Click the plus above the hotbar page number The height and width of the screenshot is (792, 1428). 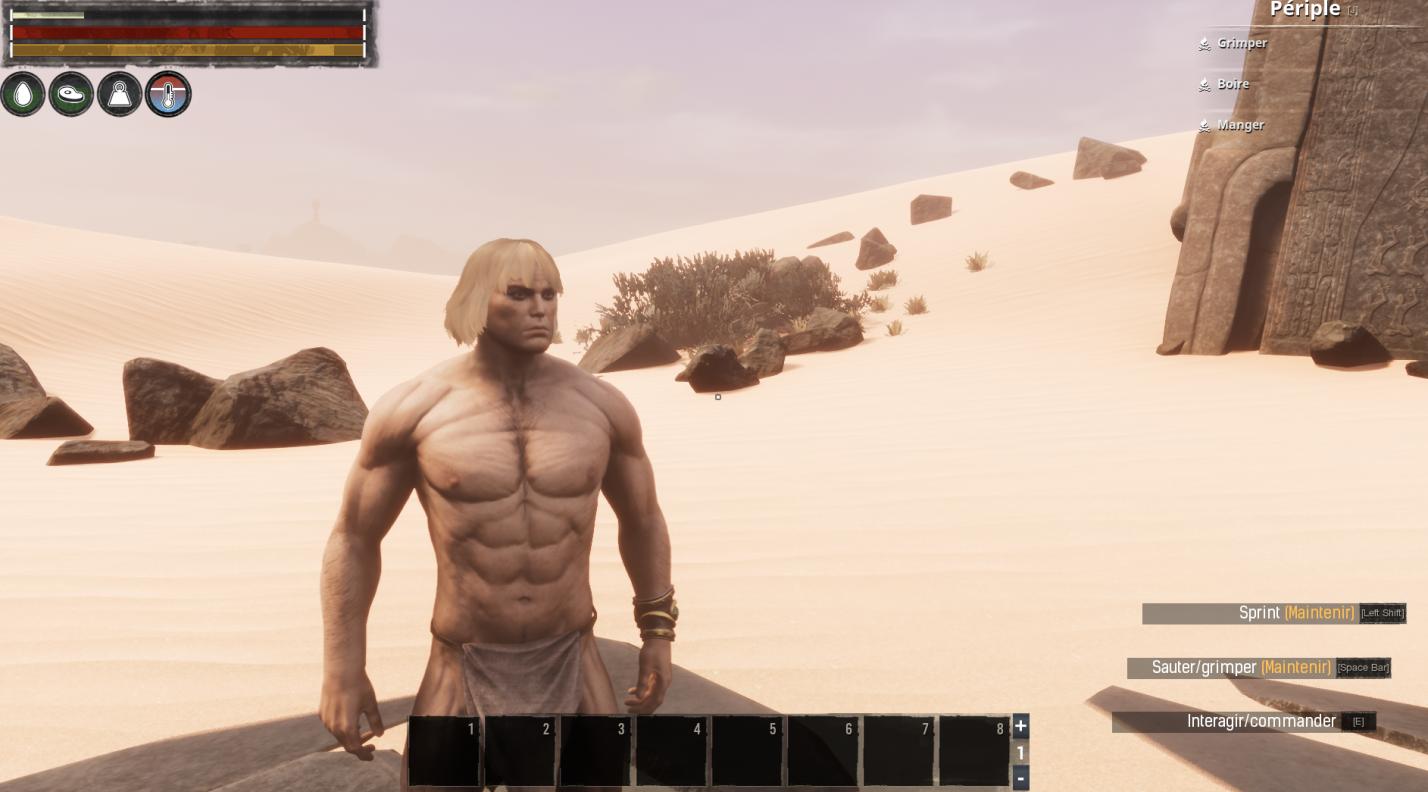point(1020,726)
